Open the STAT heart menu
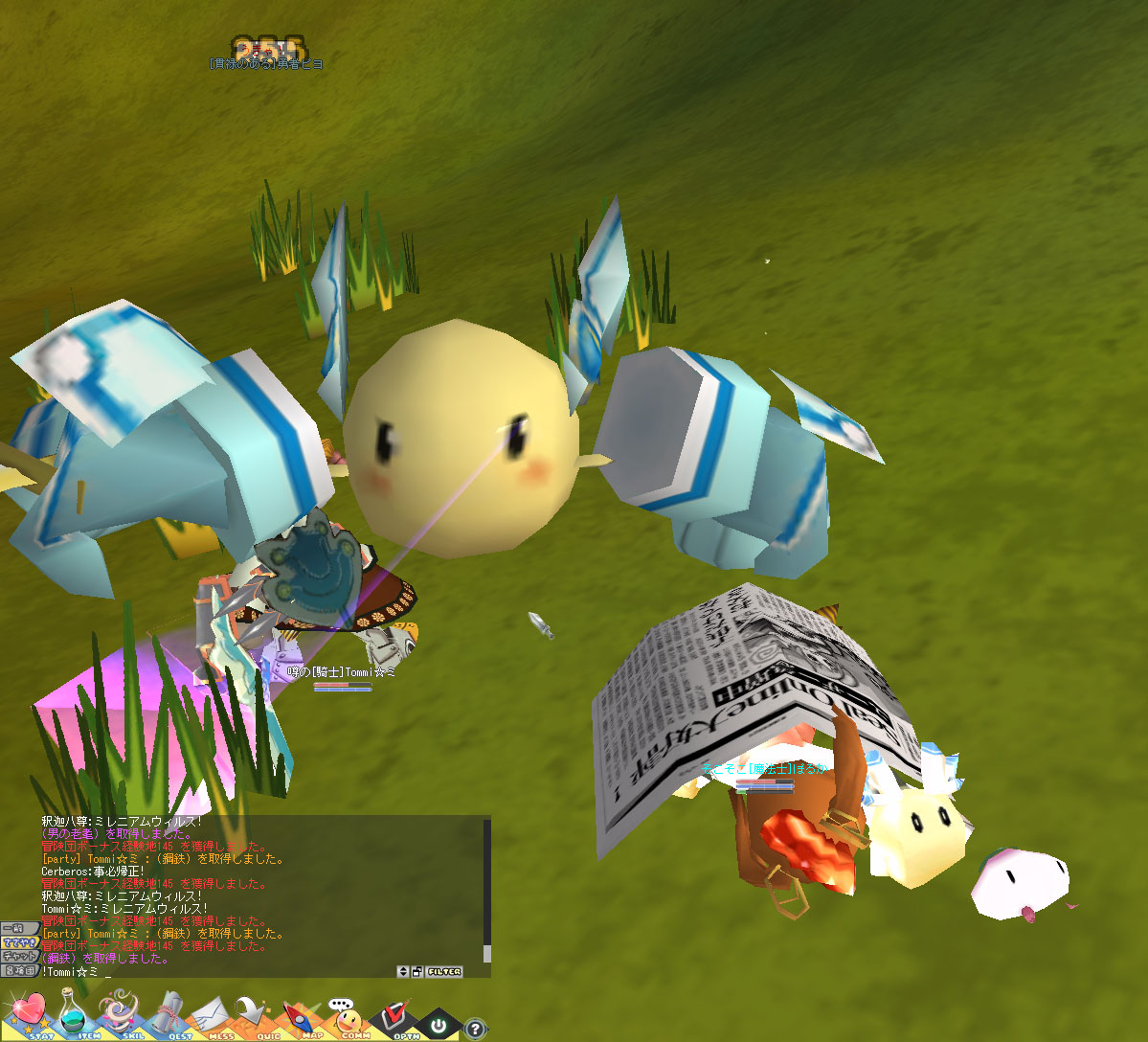 (29, 1015)
